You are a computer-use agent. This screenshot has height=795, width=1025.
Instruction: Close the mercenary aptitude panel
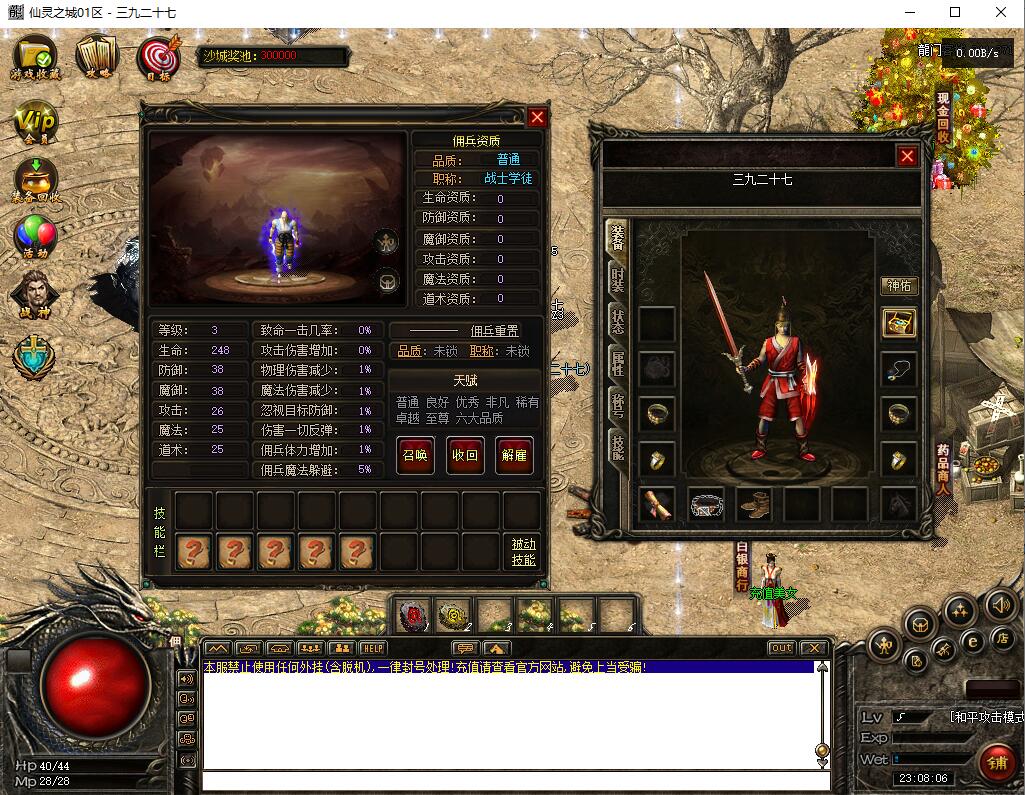pos(537,117)
